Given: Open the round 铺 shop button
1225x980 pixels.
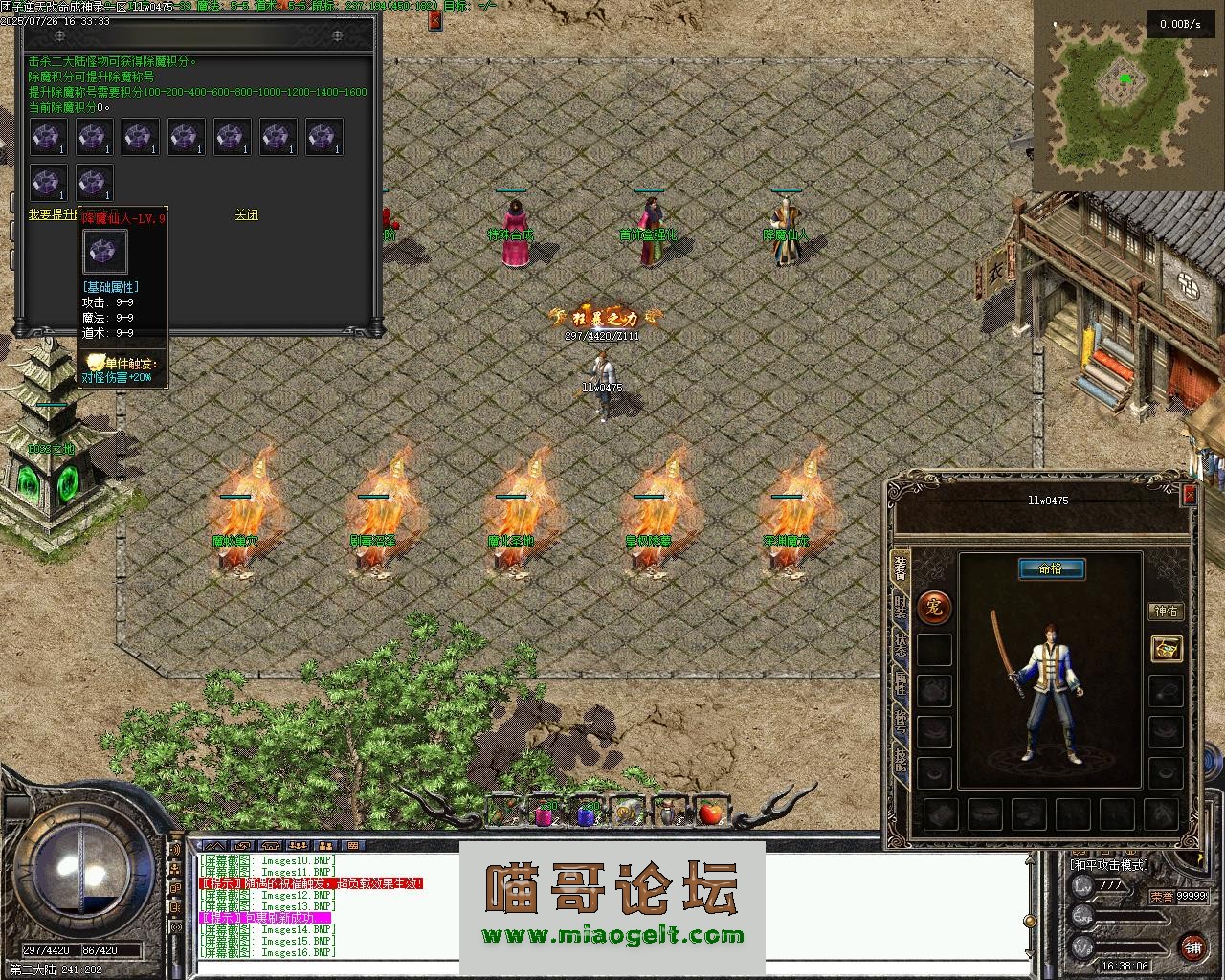Looking at the screenshot, I should point(1192,946).
